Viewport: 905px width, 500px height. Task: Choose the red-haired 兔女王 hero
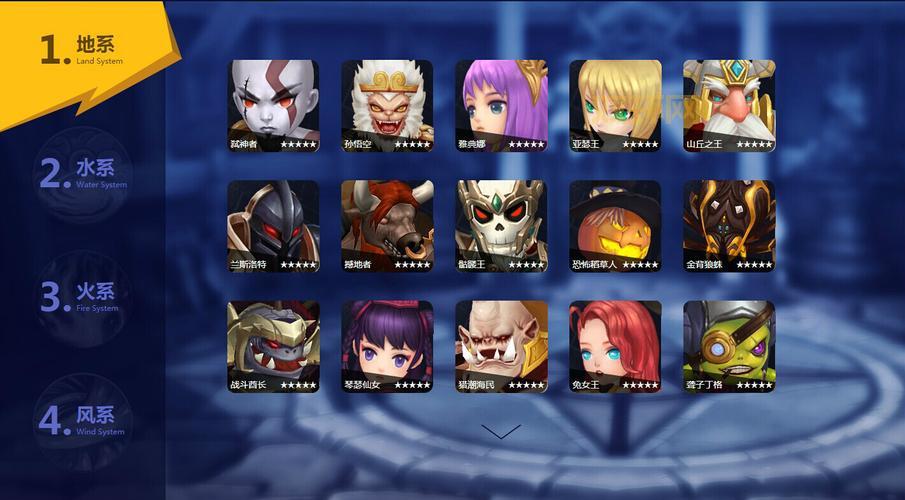coord(615,346)
